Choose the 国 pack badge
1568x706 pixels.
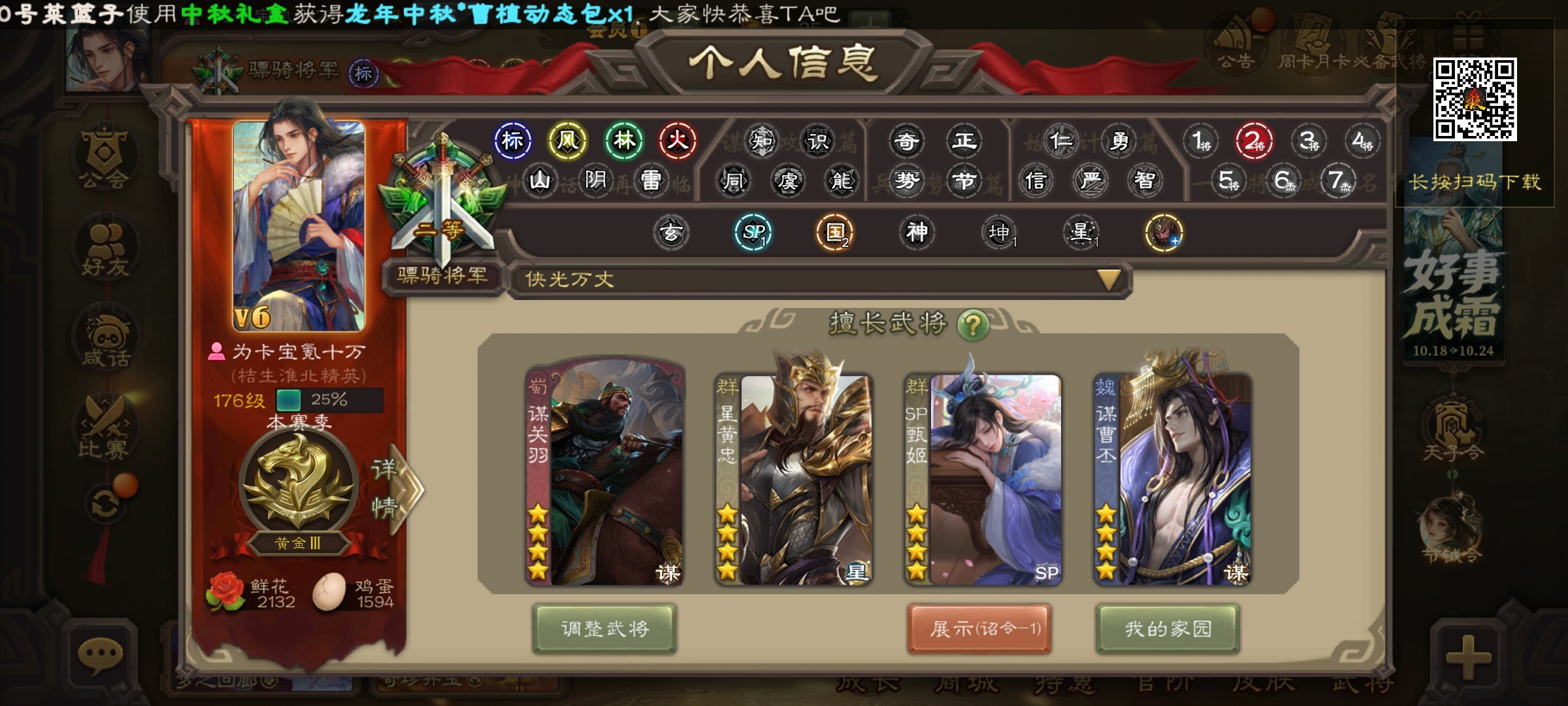(836, 232)
